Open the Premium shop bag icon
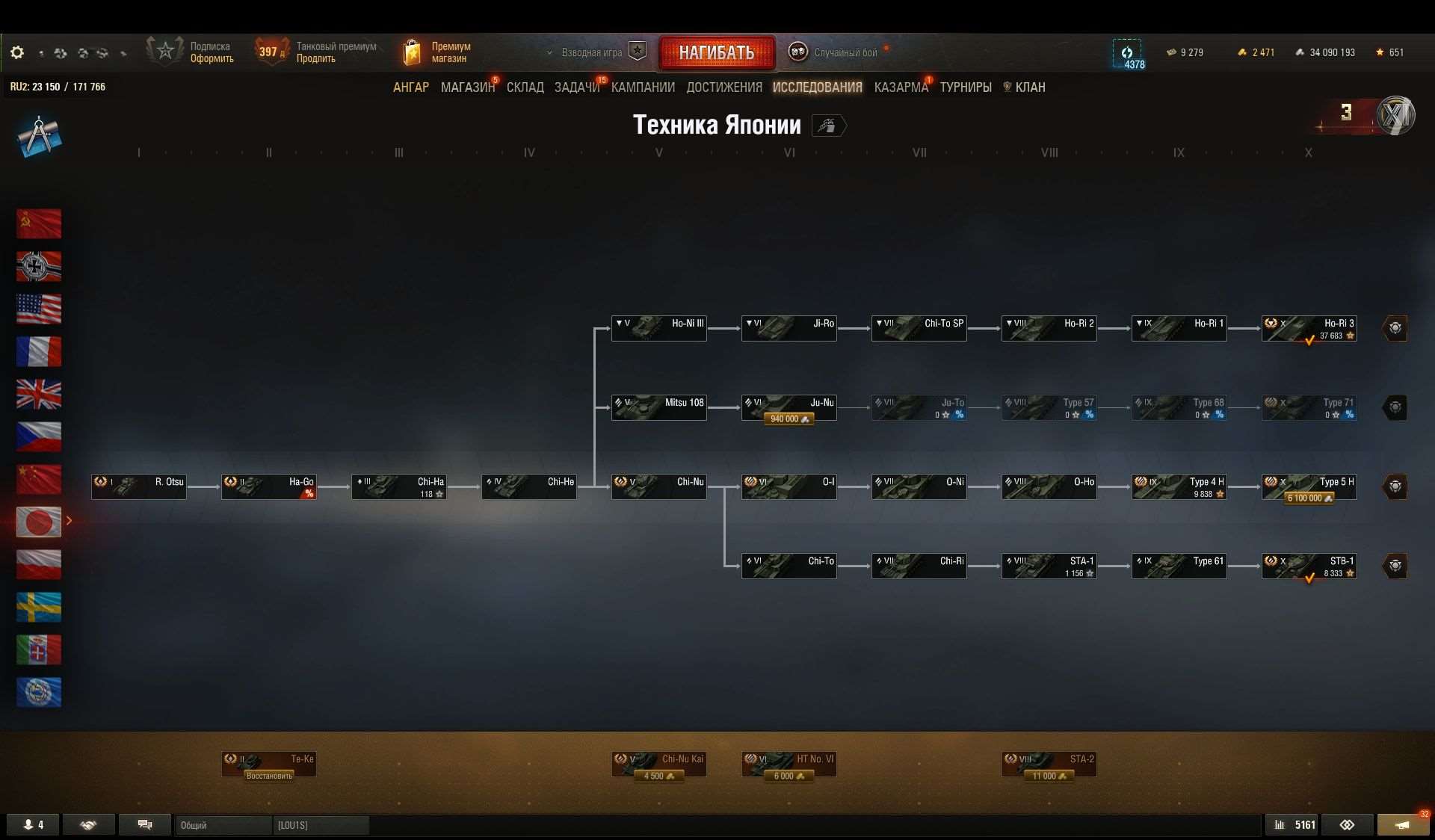The height and width of the screenshot is (840, 1435). coord(412,51)
